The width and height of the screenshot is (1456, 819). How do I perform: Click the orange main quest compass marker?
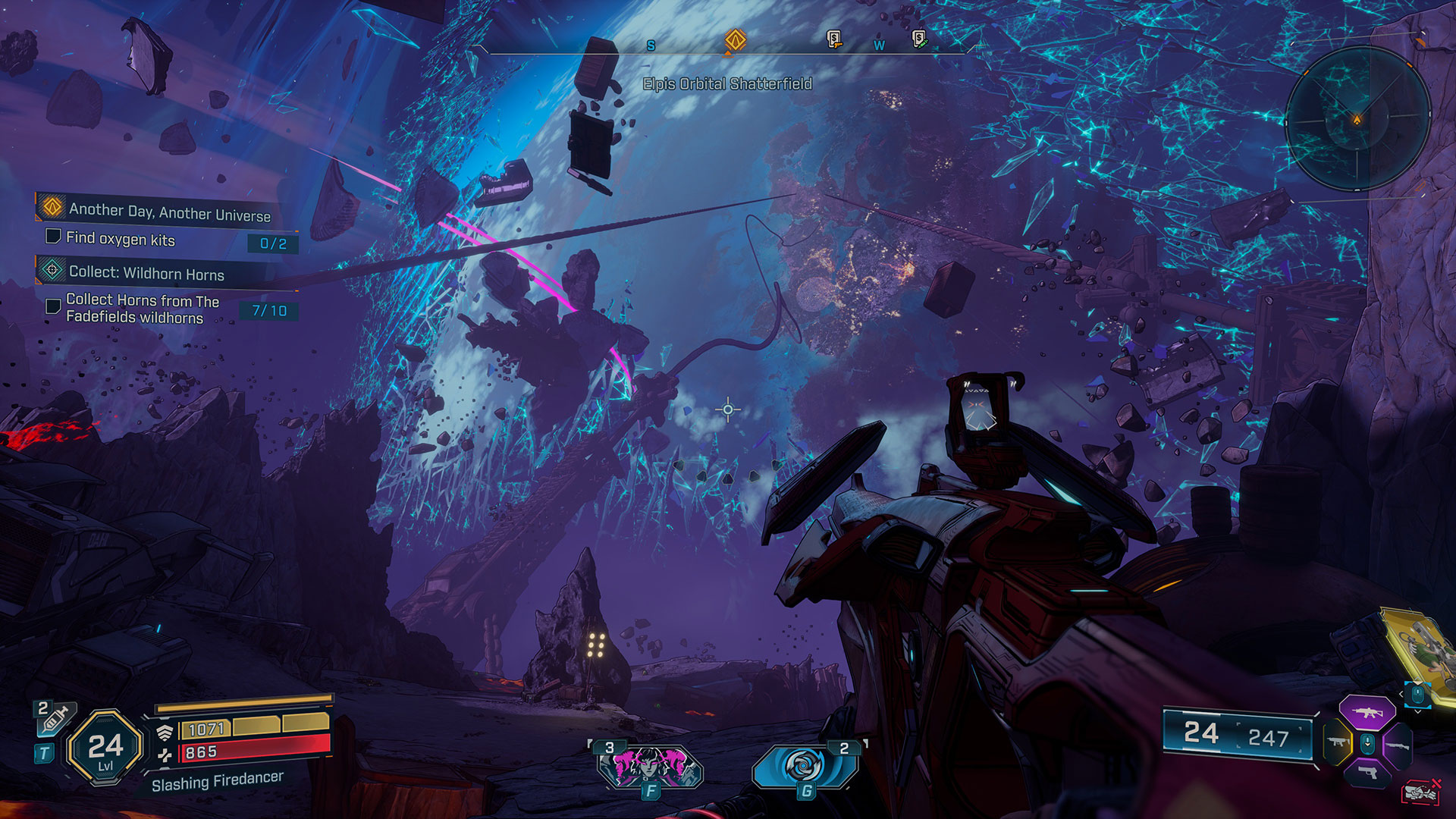coord(735,39)
